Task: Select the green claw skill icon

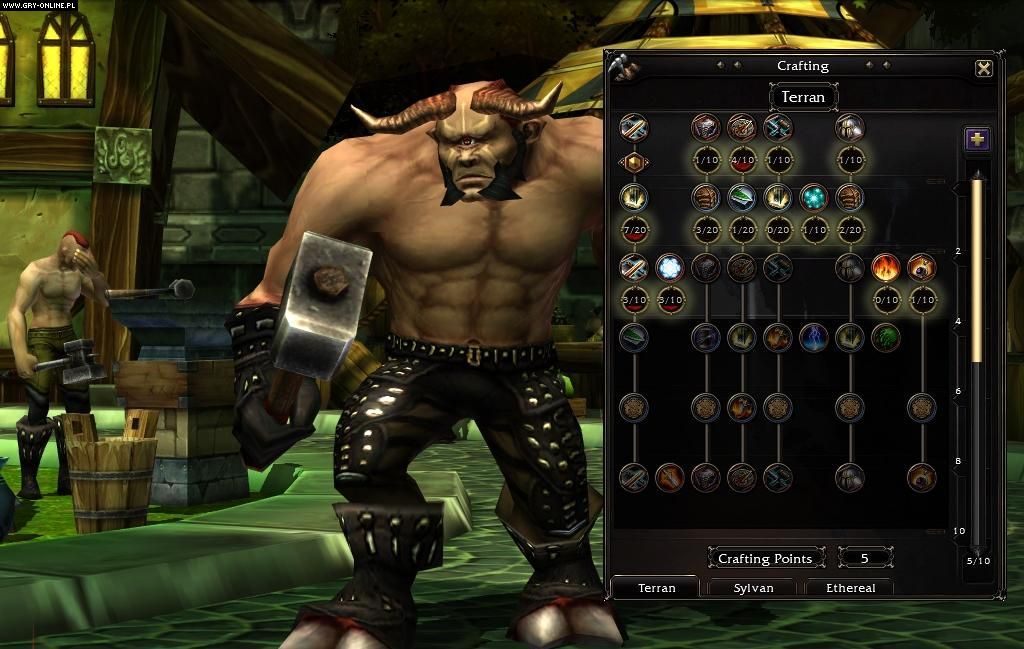Action: point(886,338)
